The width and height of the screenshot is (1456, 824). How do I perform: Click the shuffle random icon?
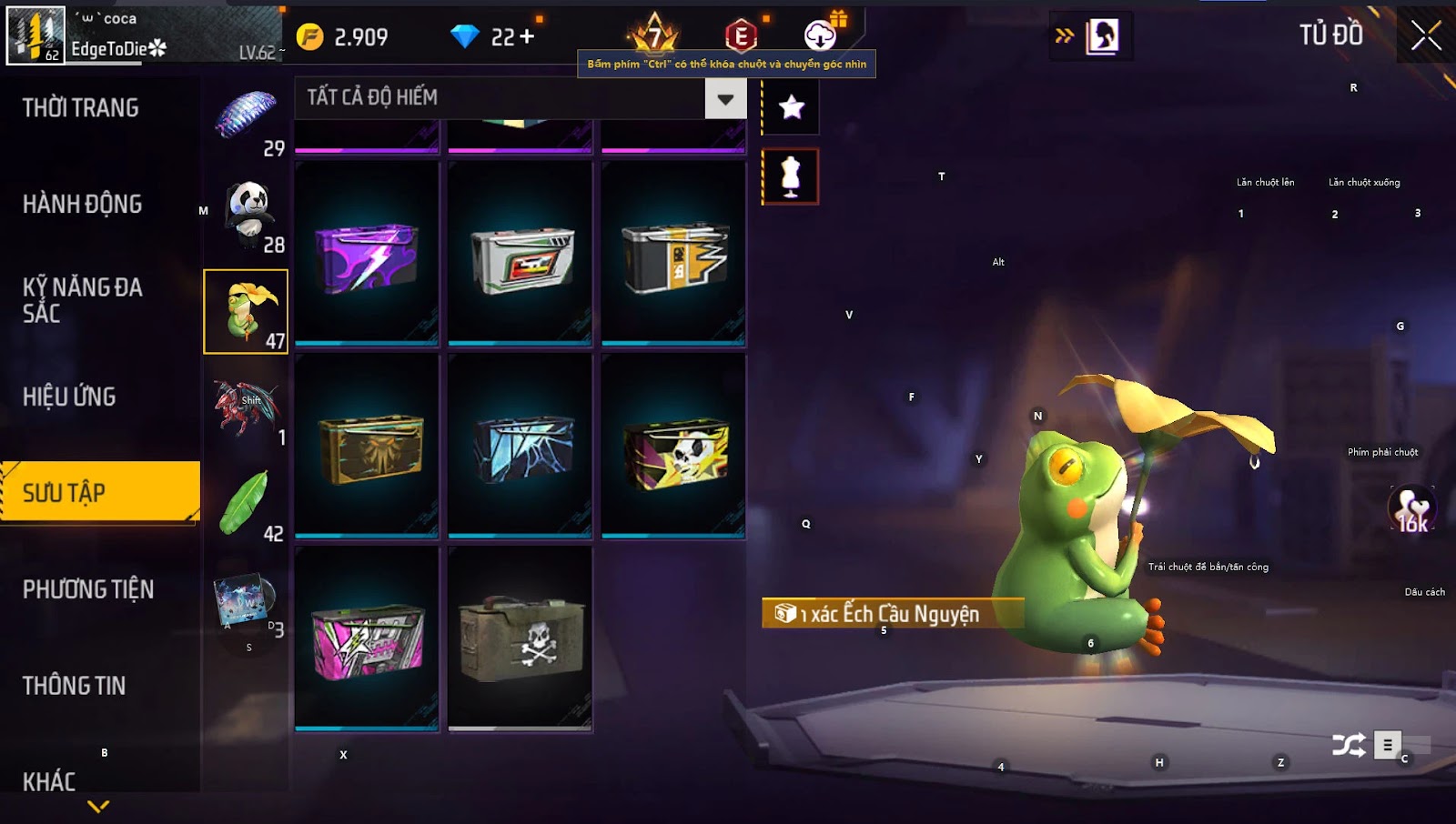coord(1348,746)
